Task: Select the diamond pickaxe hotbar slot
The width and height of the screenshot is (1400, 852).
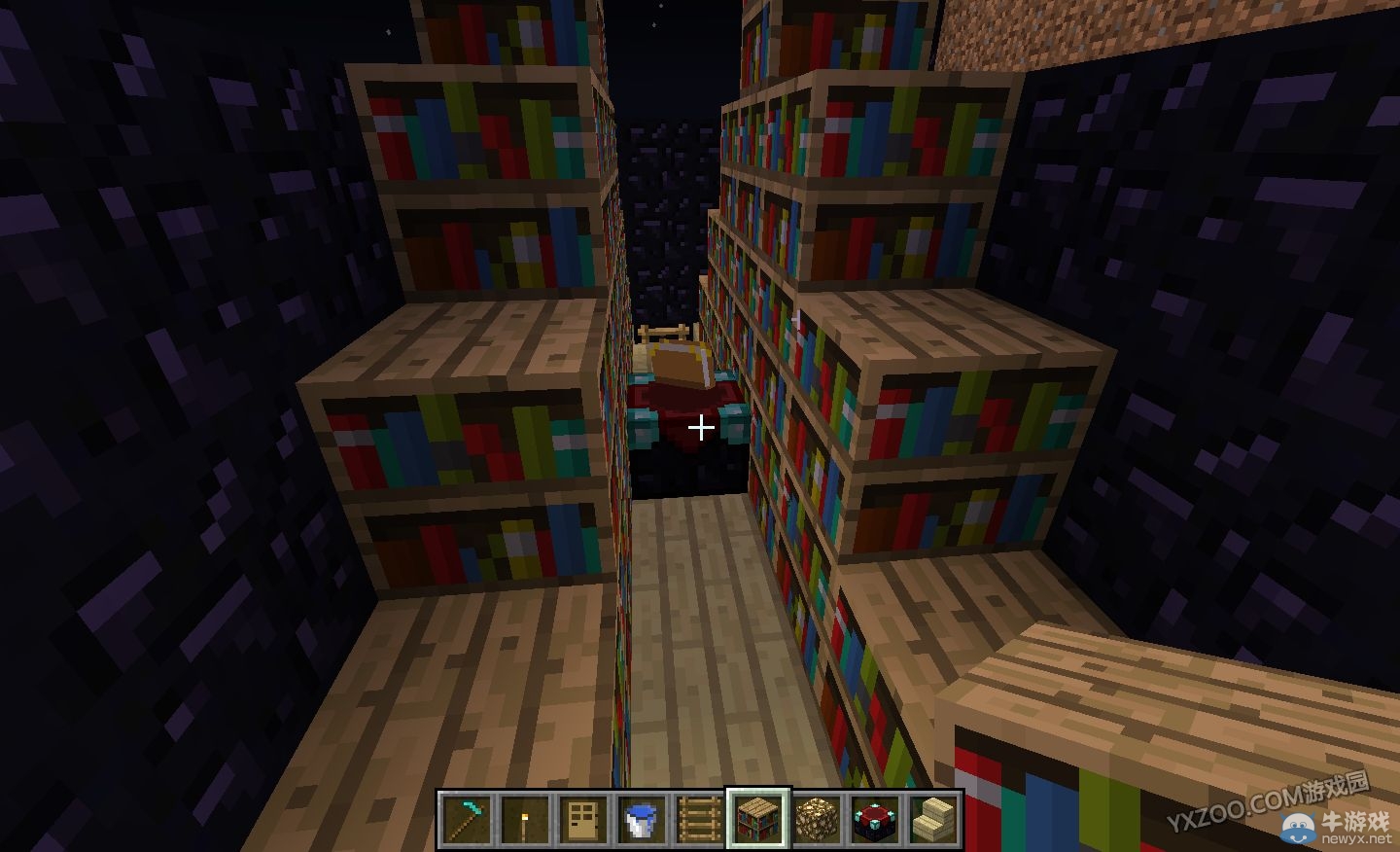Action: 467,819
